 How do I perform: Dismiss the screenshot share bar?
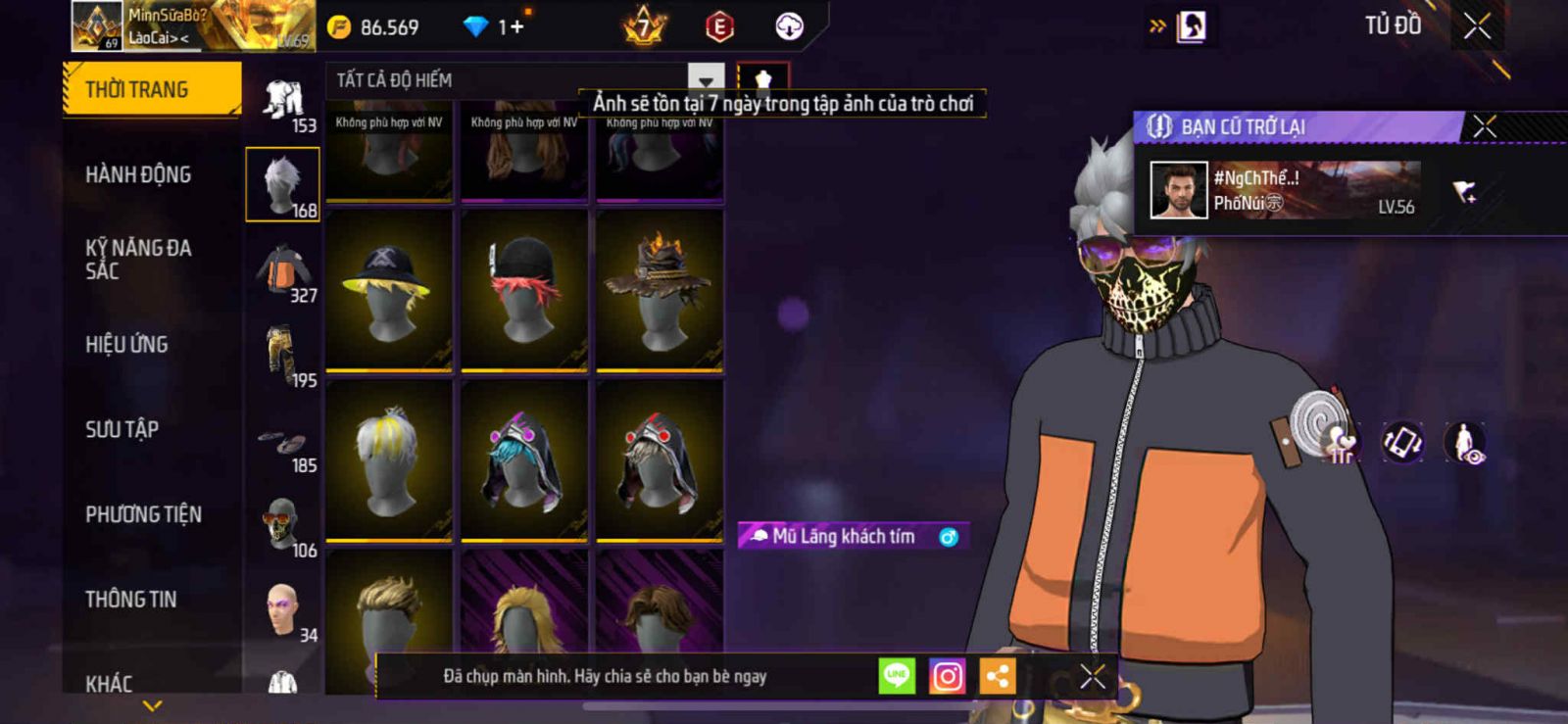pos(1092,676)
